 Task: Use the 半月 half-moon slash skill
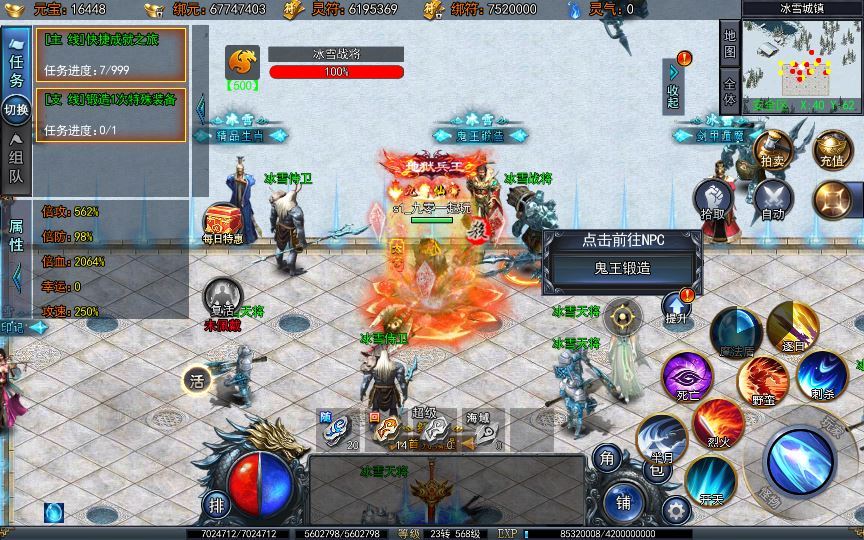tap(660, 438)
